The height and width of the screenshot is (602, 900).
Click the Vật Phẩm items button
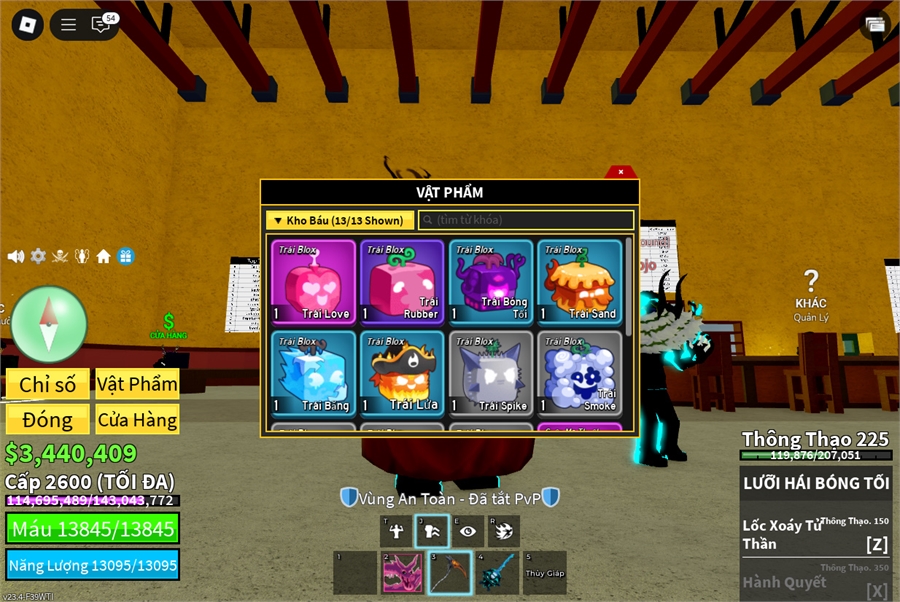[138, 384]
